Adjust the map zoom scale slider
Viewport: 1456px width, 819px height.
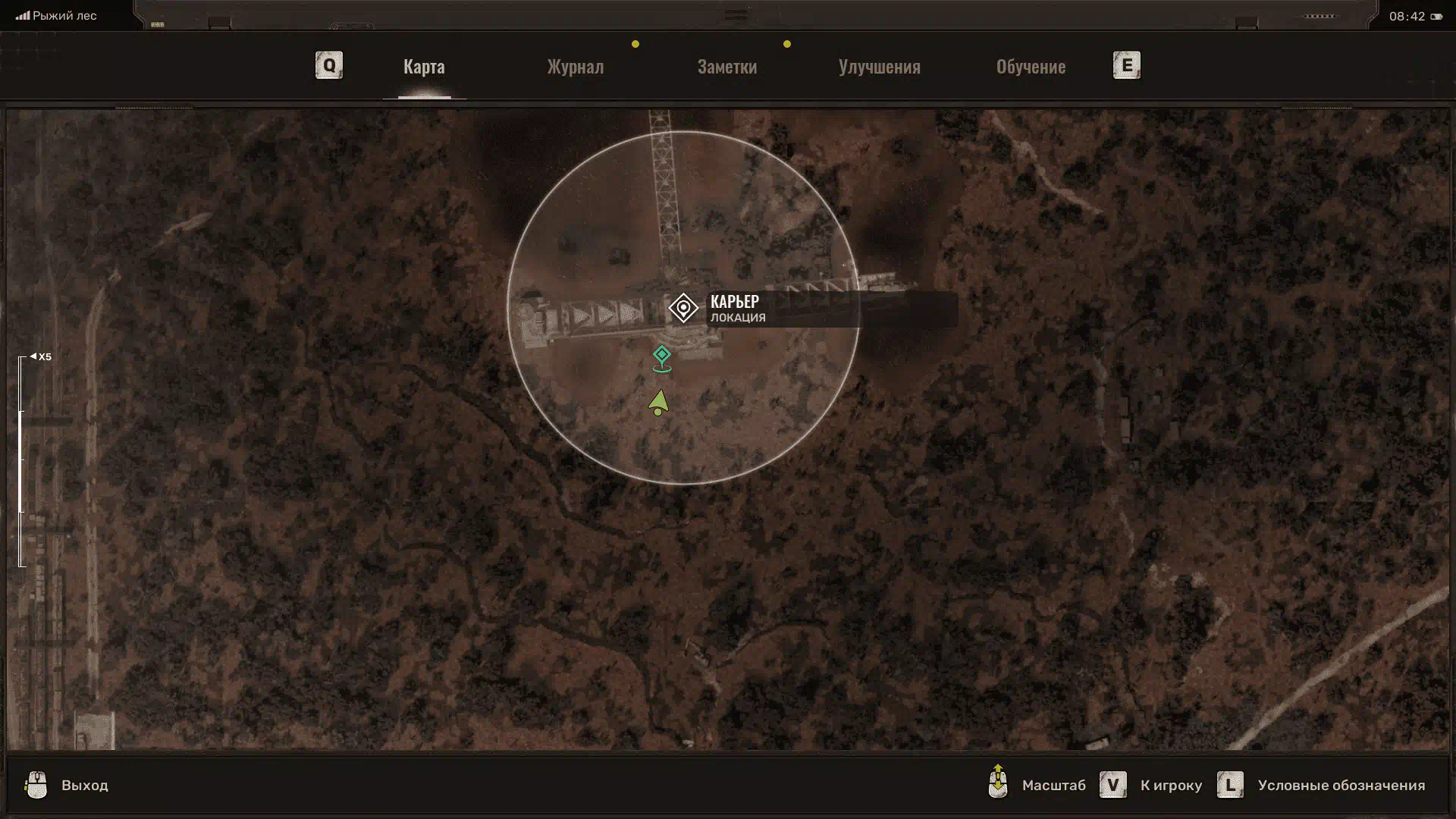(22, 460)
